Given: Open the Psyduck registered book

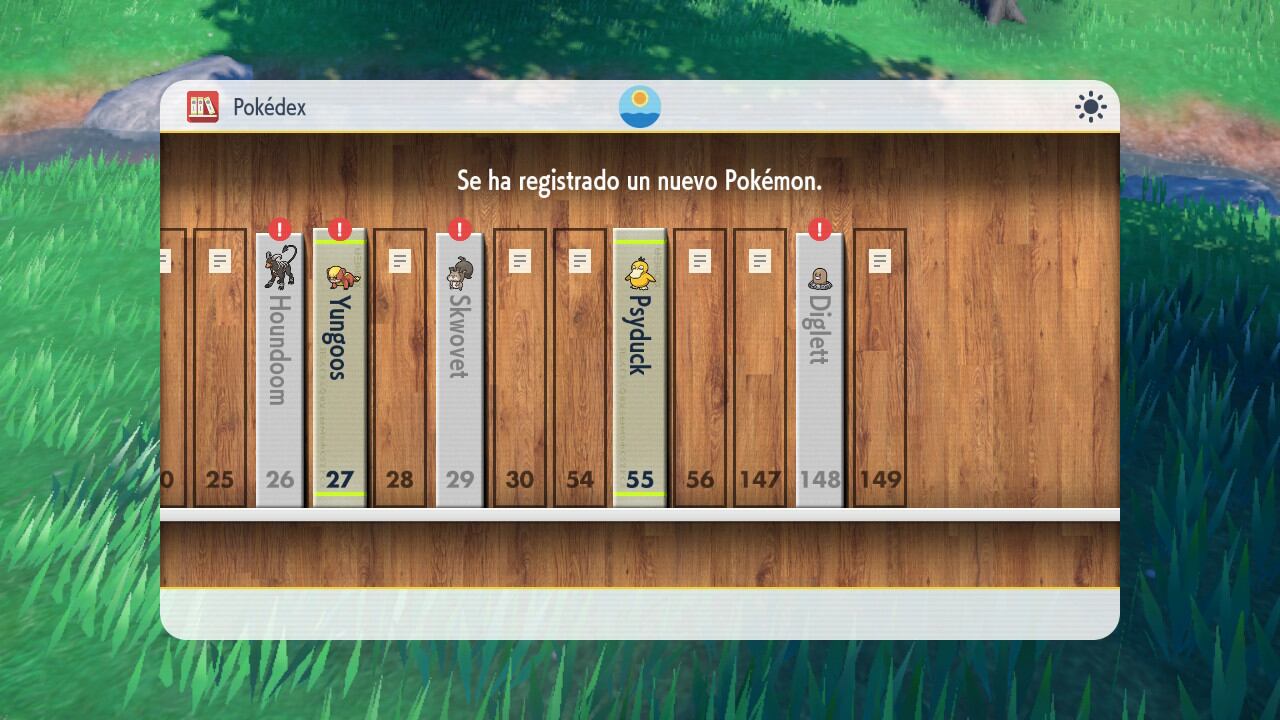Looking at the screenshot, I should [639, 360].
